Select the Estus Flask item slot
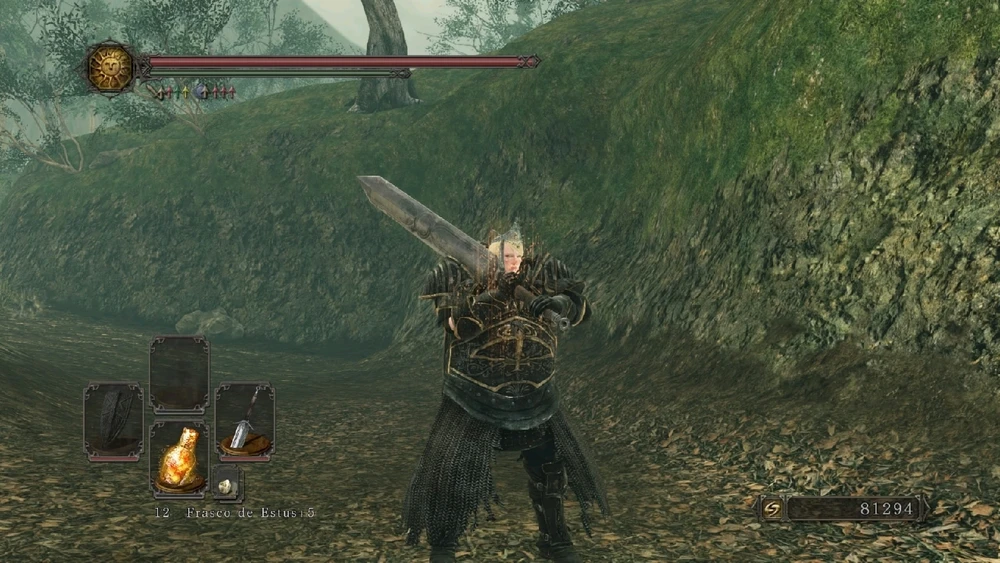The width and height of the screenshot is (1000, 563). 179,458
